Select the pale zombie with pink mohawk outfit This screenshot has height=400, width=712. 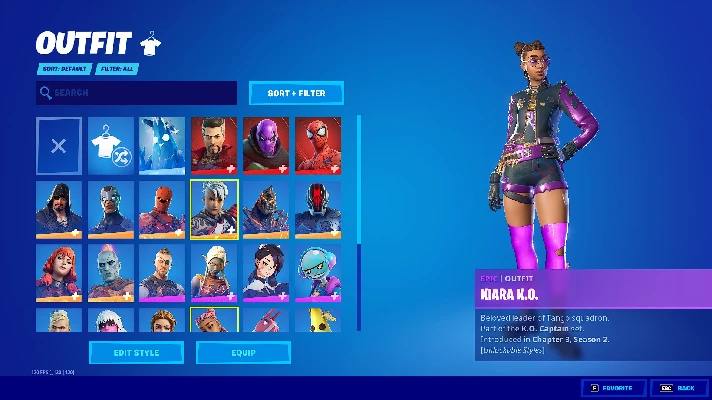[111, 272]
